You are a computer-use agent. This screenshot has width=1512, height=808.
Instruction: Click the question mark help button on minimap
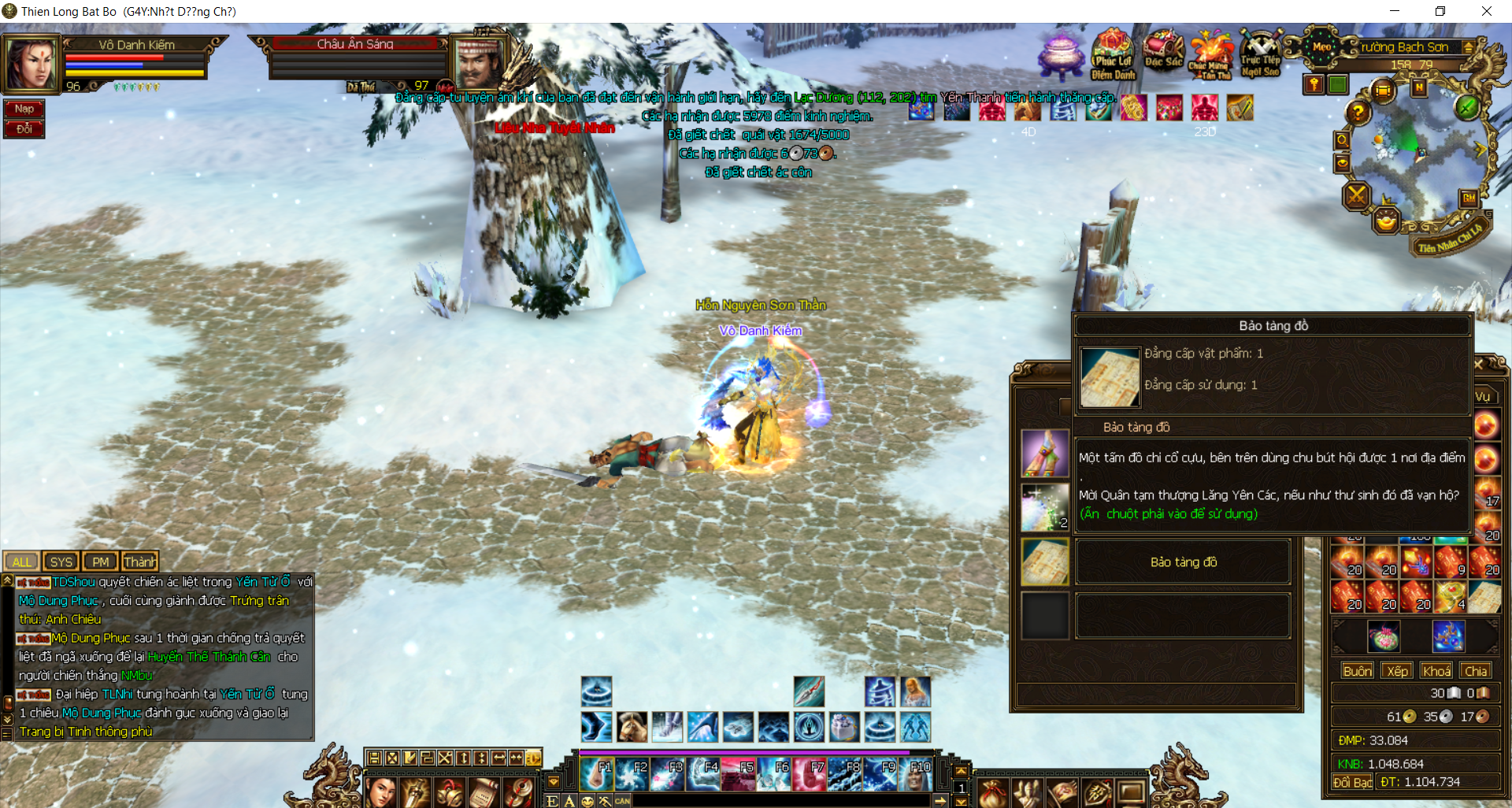pos(1358,113)
